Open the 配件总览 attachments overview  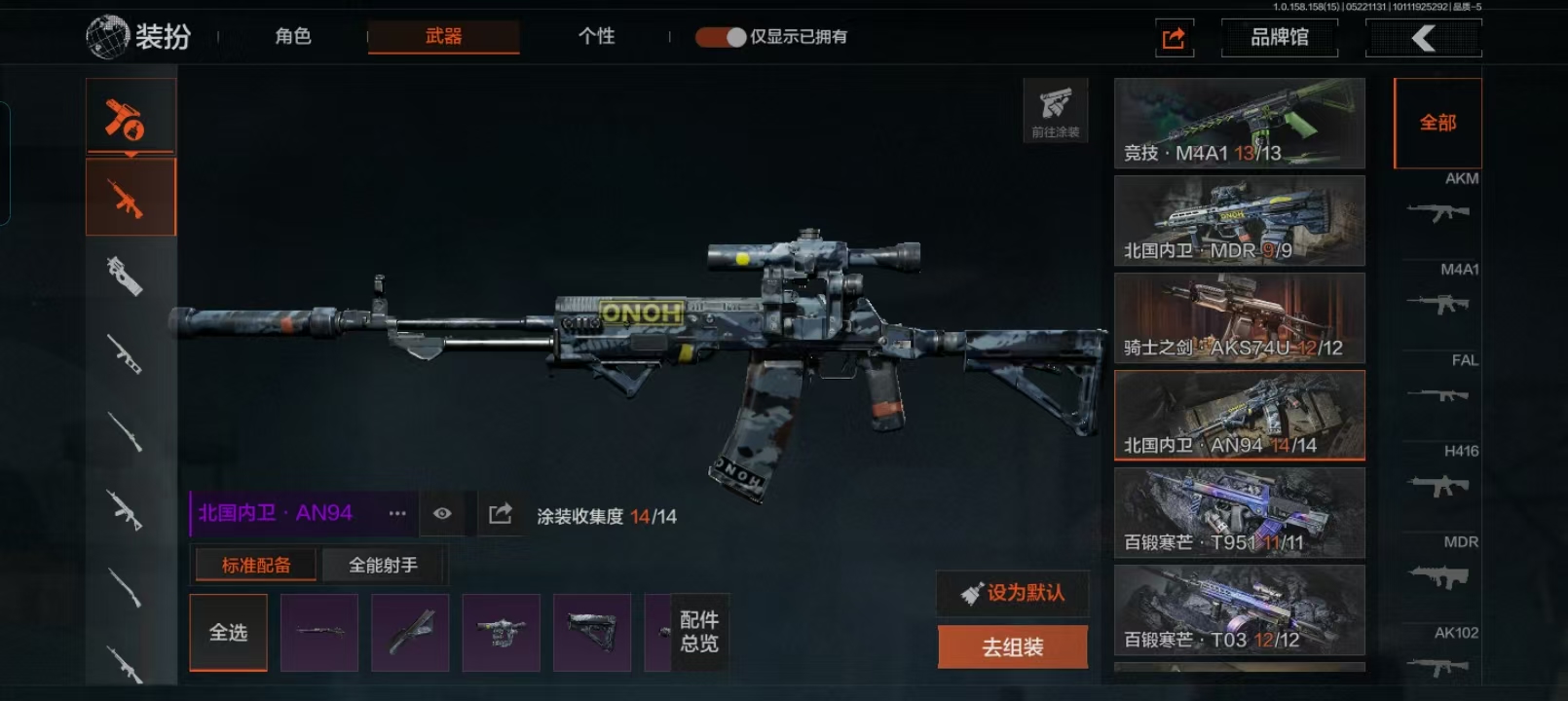pos(699,632)
